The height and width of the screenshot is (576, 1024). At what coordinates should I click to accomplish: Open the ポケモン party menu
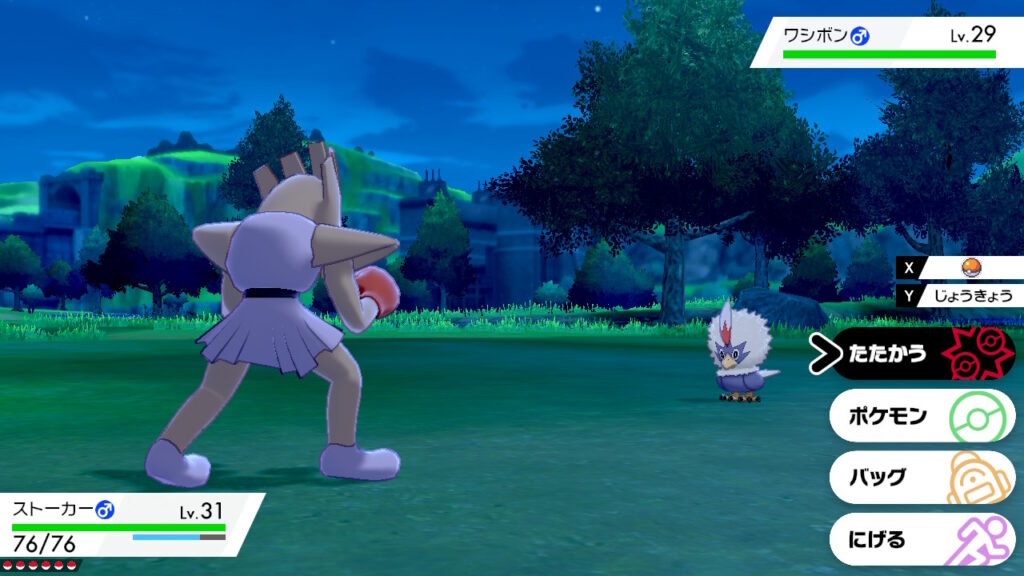pyautogui.click(x=920, y=416)
